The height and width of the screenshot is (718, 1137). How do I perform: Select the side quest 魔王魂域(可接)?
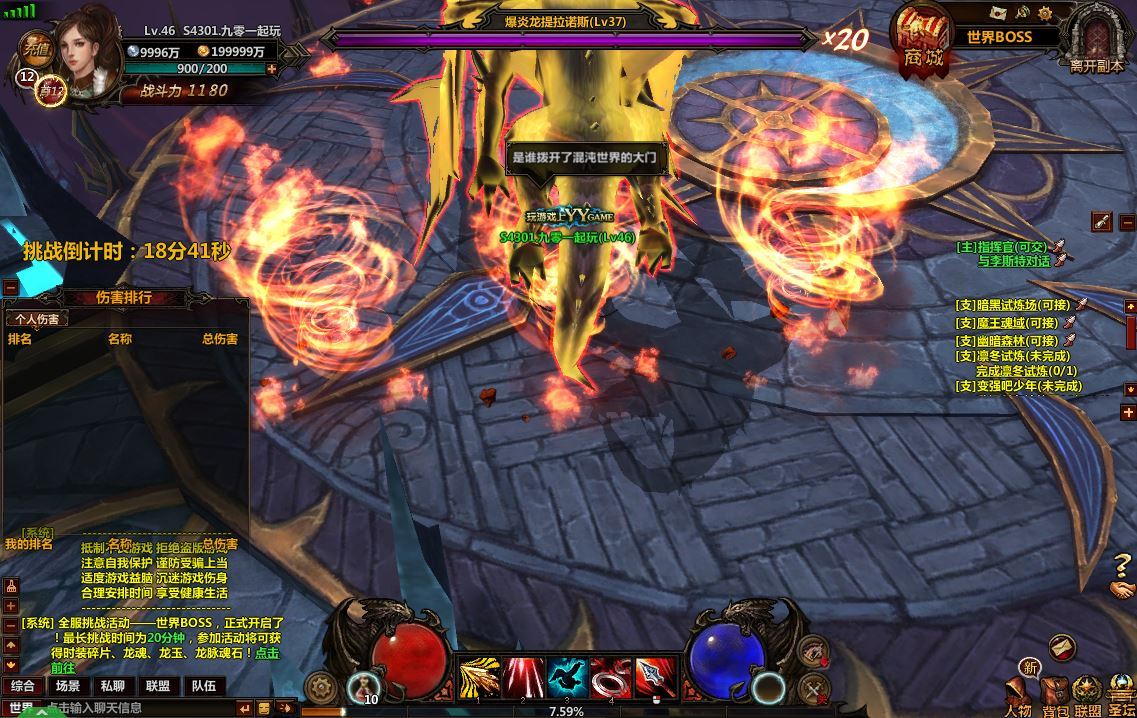click(1007, 323)
